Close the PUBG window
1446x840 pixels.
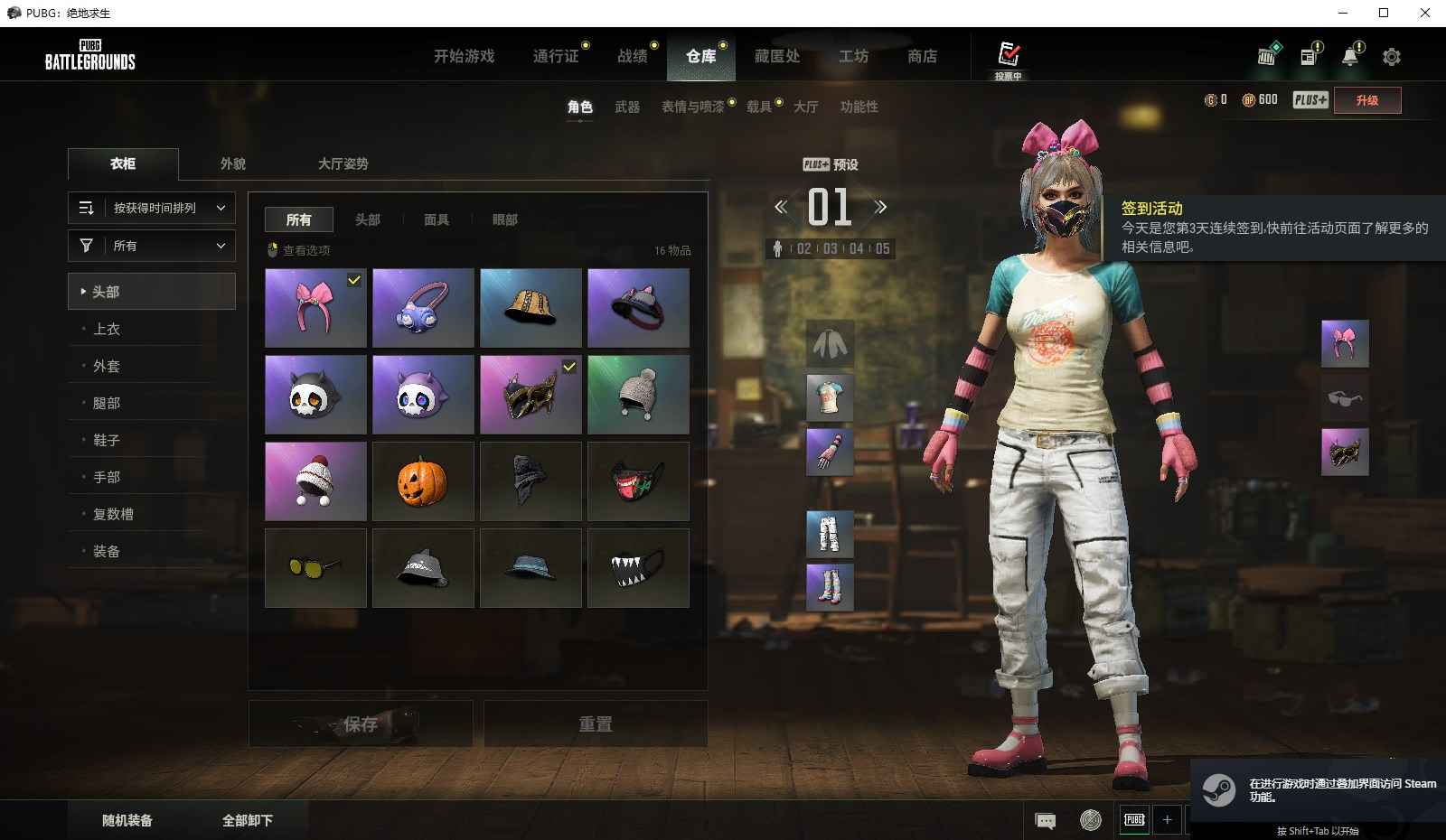[x=1424, y=13]
